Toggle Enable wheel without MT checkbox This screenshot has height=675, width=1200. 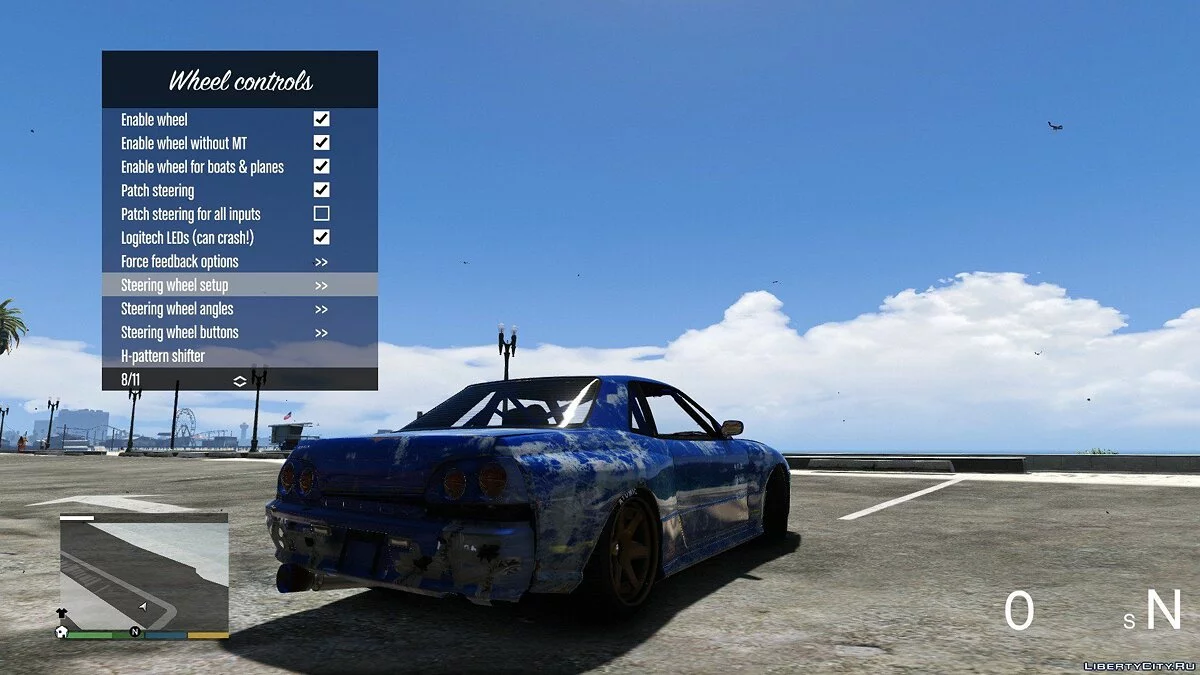pos(321,143)
